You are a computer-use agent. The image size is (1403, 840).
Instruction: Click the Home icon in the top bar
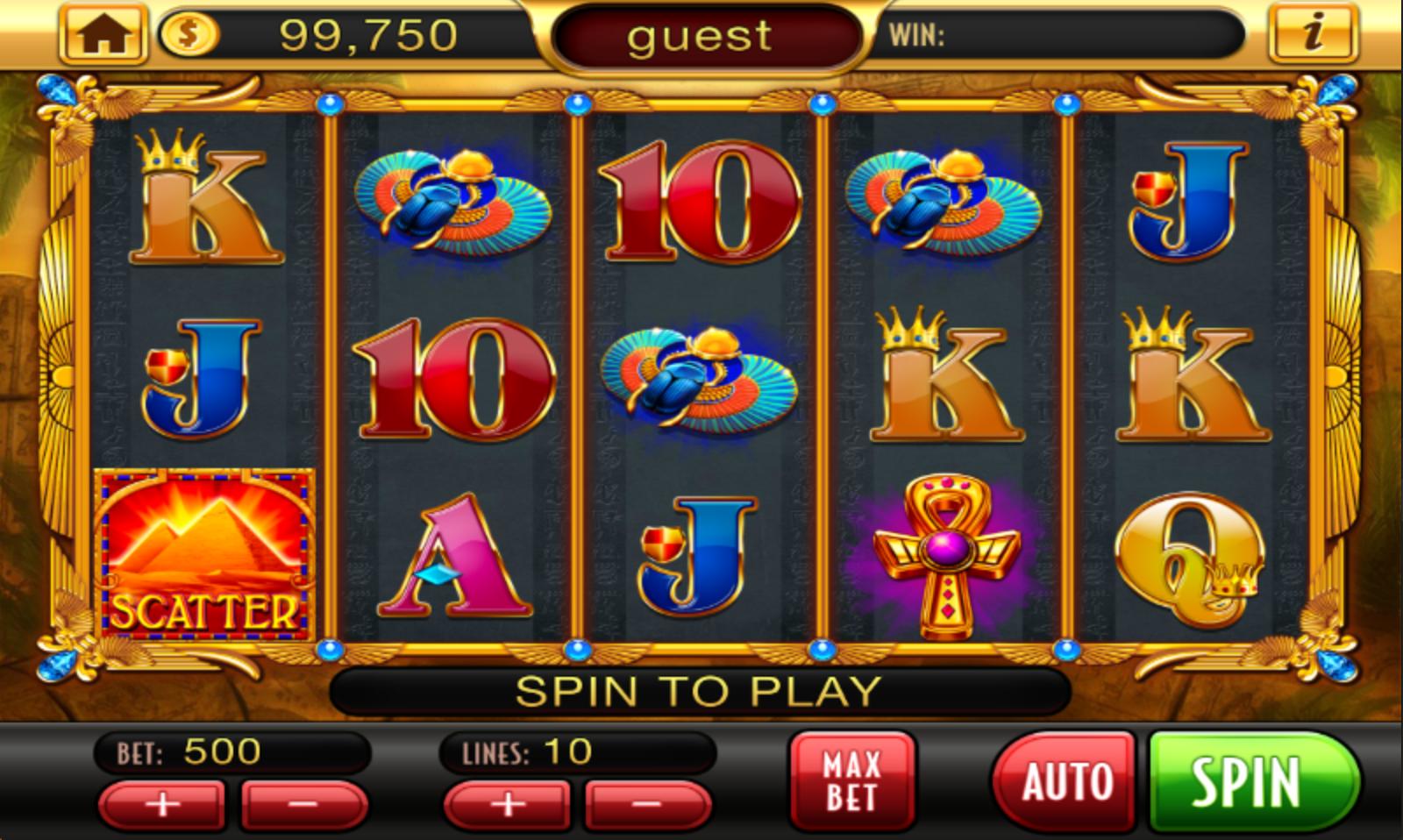pyautogui.click(x=103, y=34)
